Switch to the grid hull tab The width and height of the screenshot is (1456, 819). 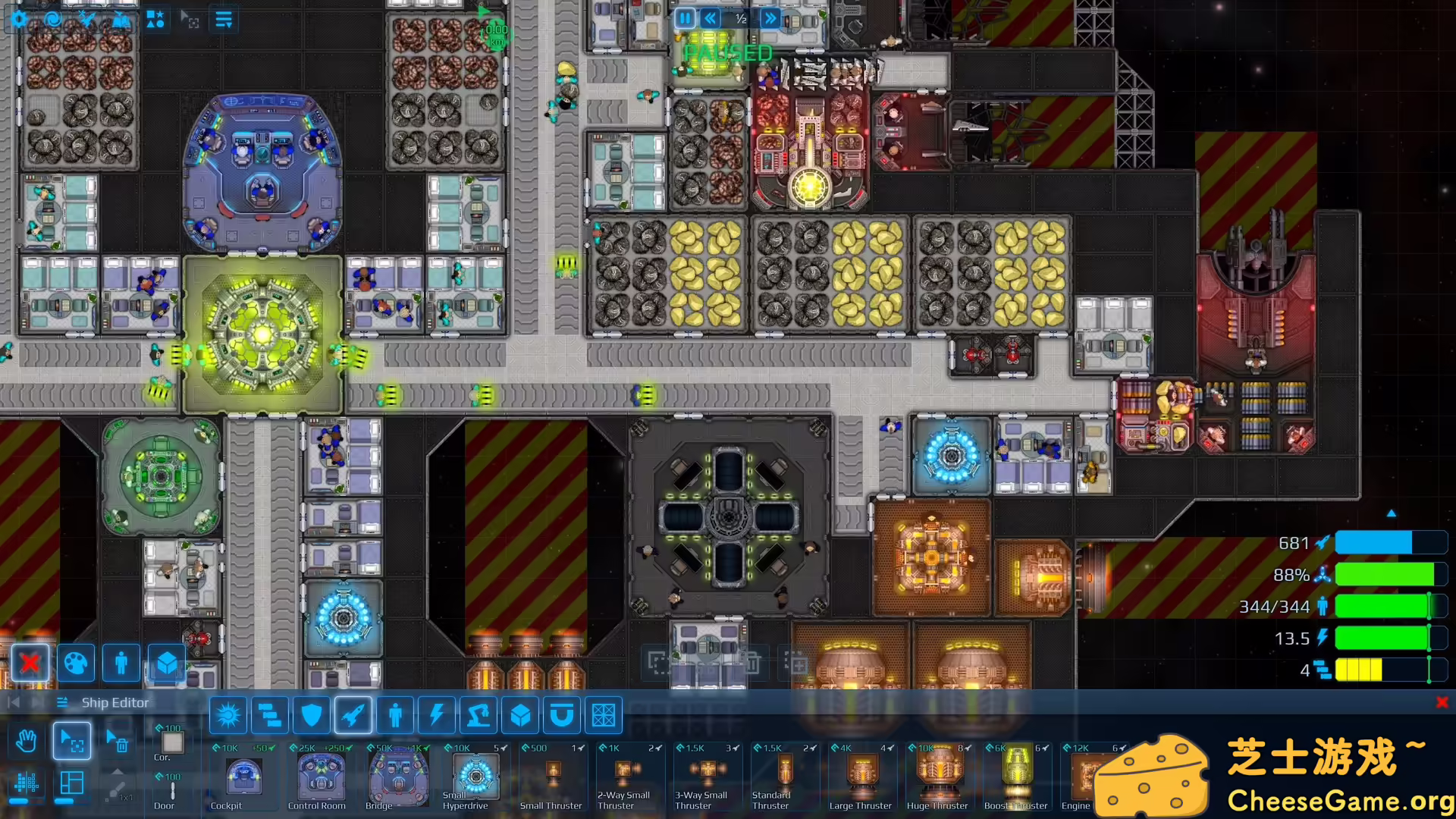[x=604, y=714]
